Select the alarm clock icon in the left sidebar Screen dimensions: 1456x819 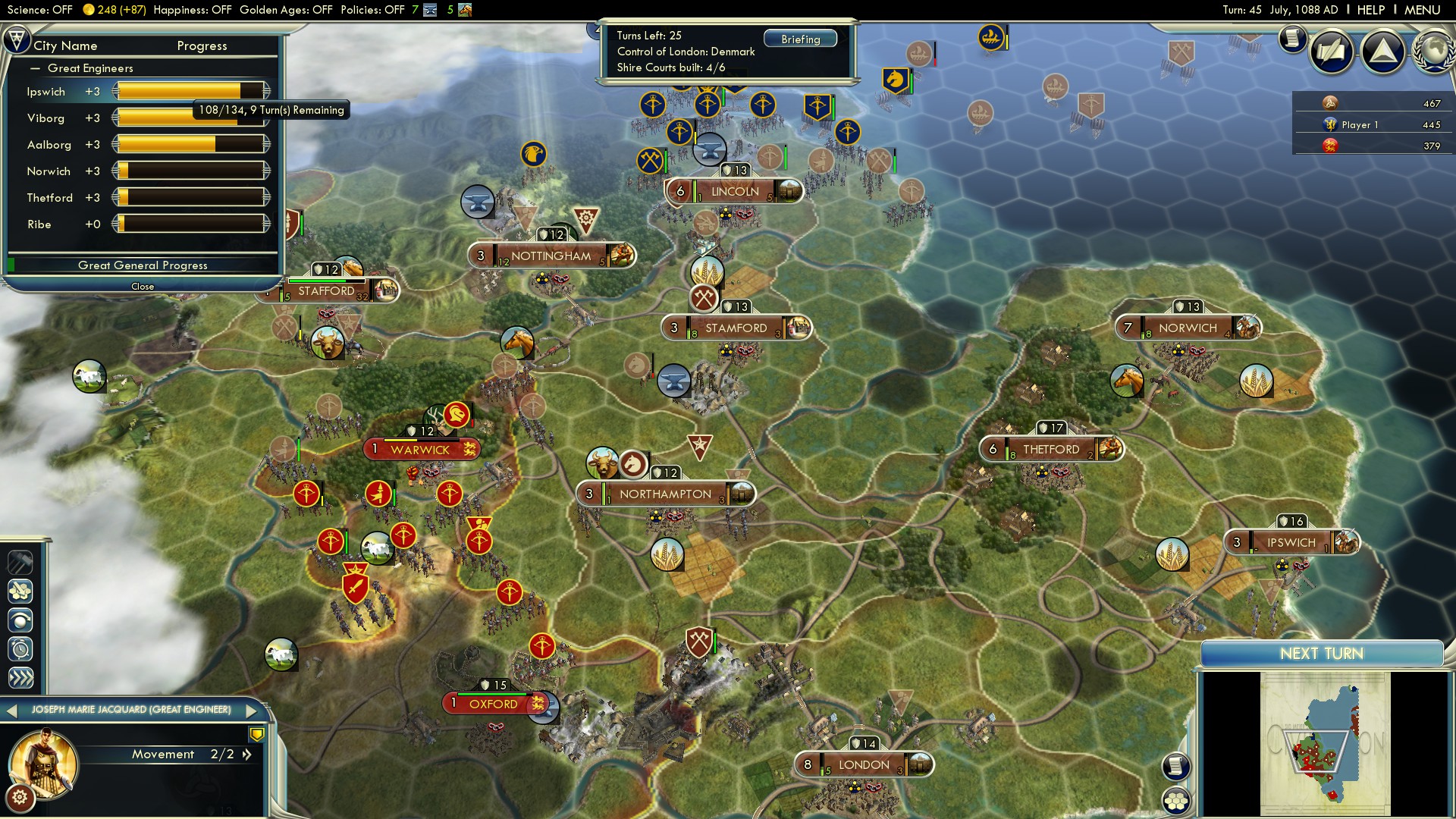coord(20,650)
